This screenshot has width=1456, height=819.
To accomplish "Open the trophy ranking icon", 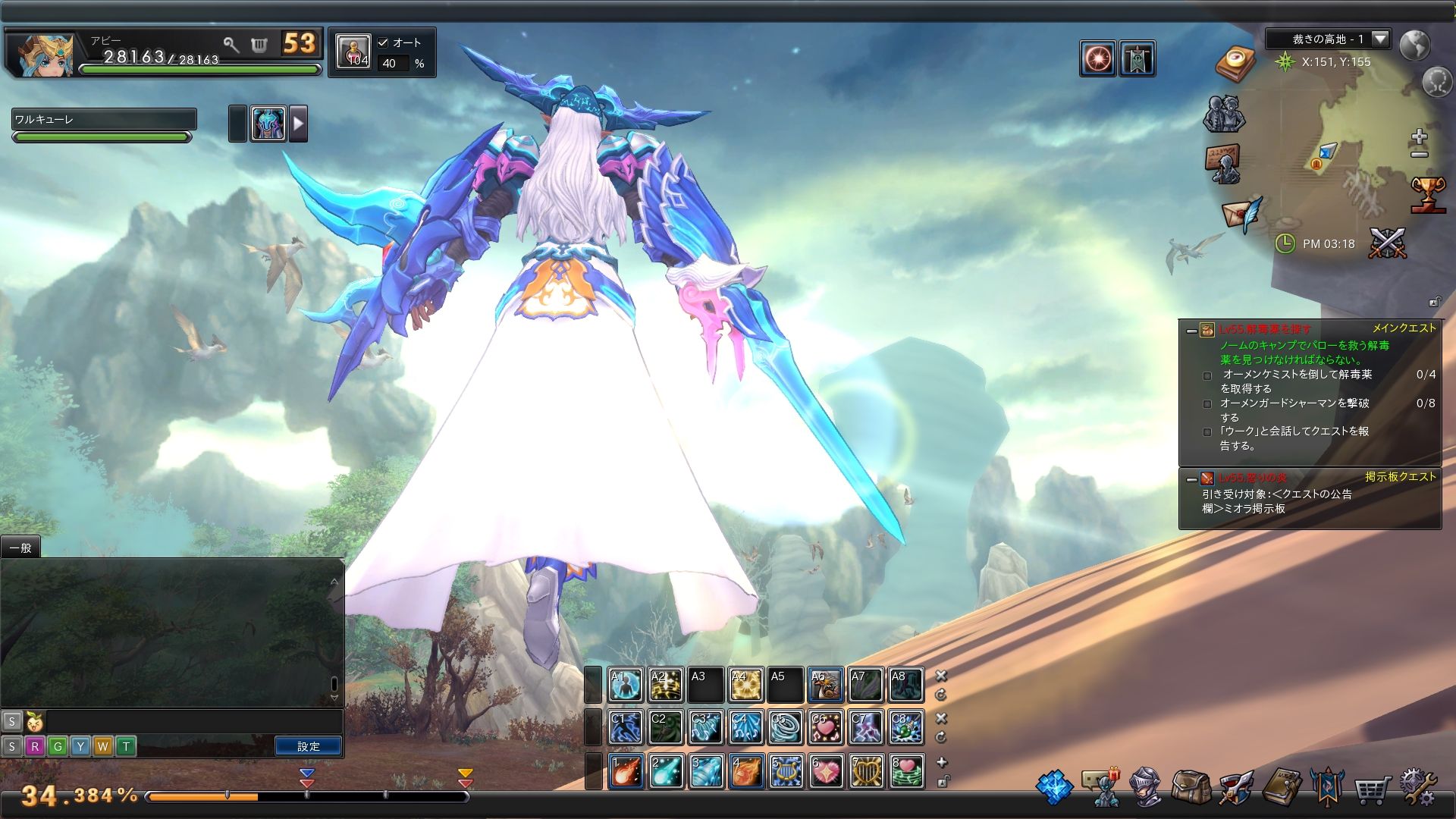I will point(1428,195).
